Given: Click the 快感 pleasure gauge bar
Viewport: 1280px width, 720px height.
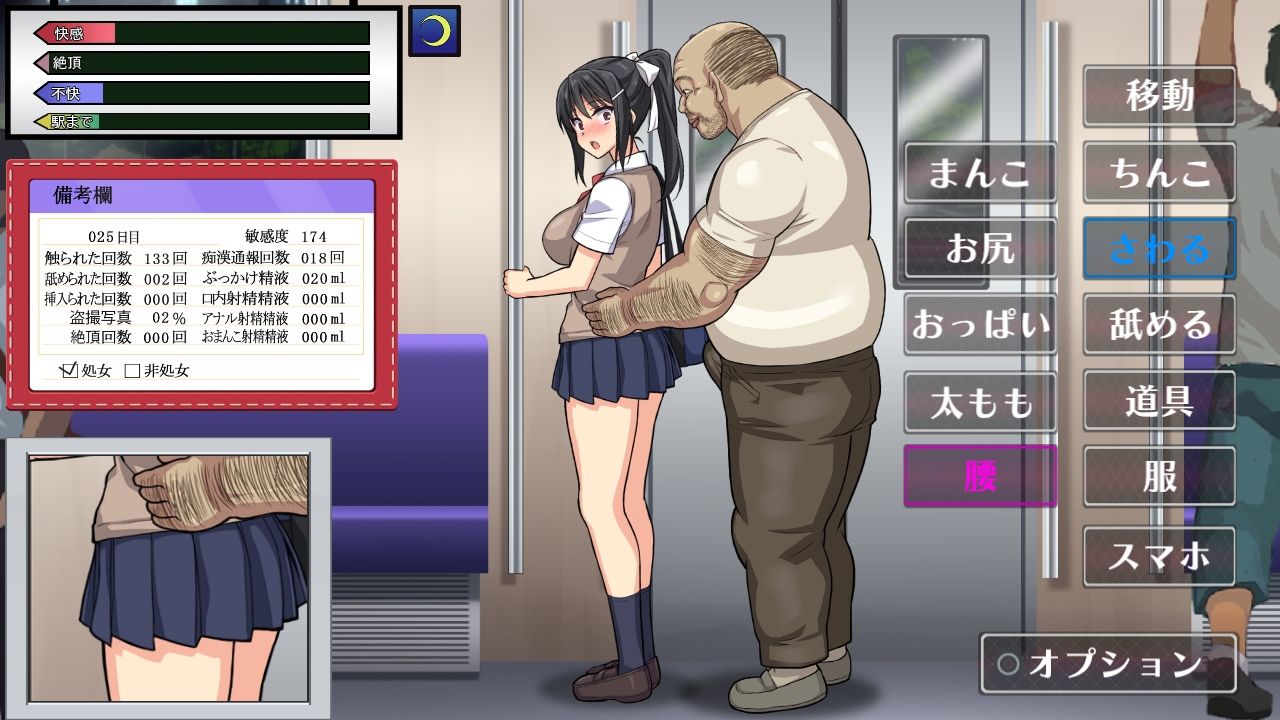Looking at the screenshot, I should coord(200,33).
